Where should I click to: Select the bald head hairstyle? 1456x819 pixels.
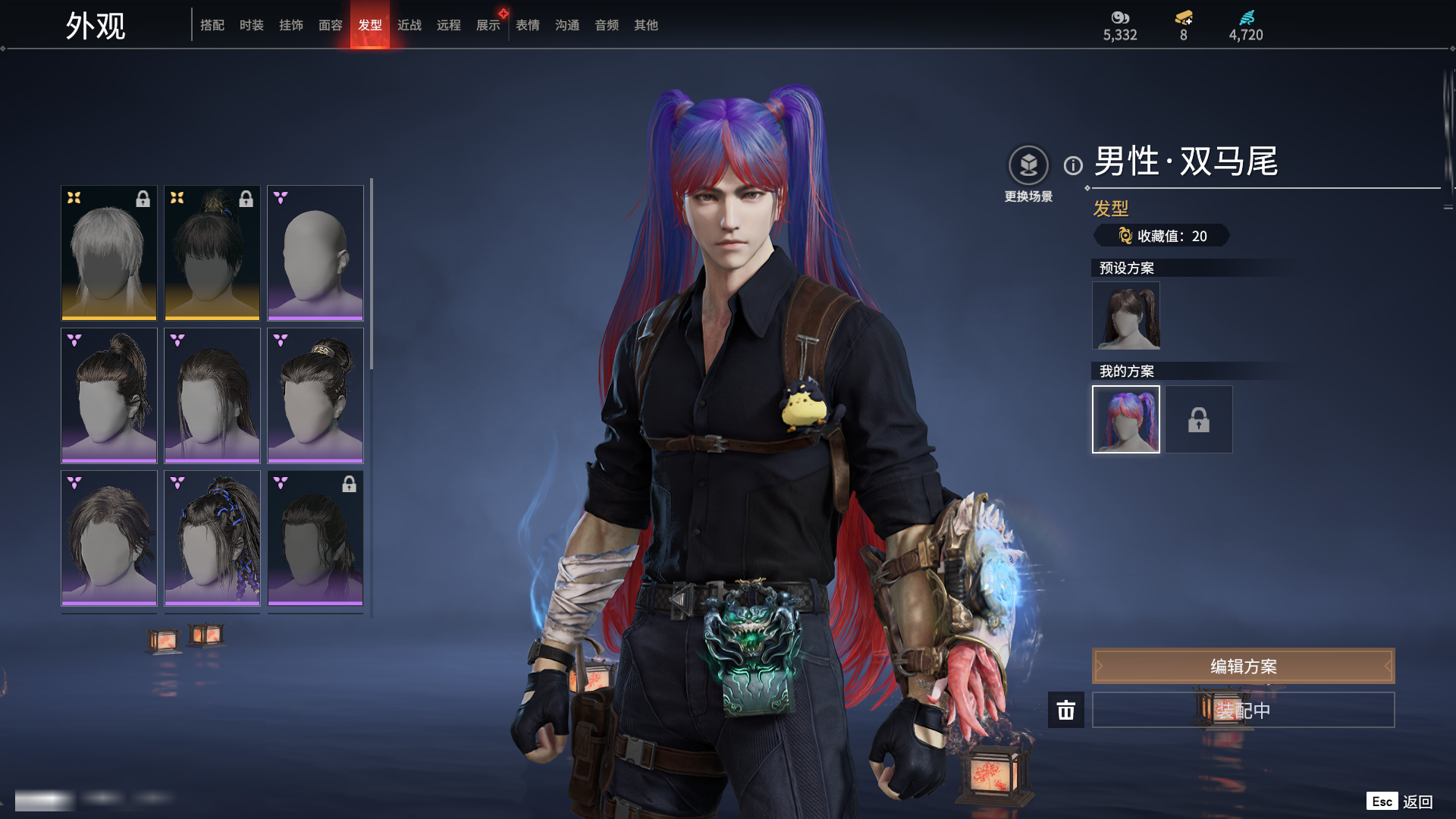pos(315,253)
